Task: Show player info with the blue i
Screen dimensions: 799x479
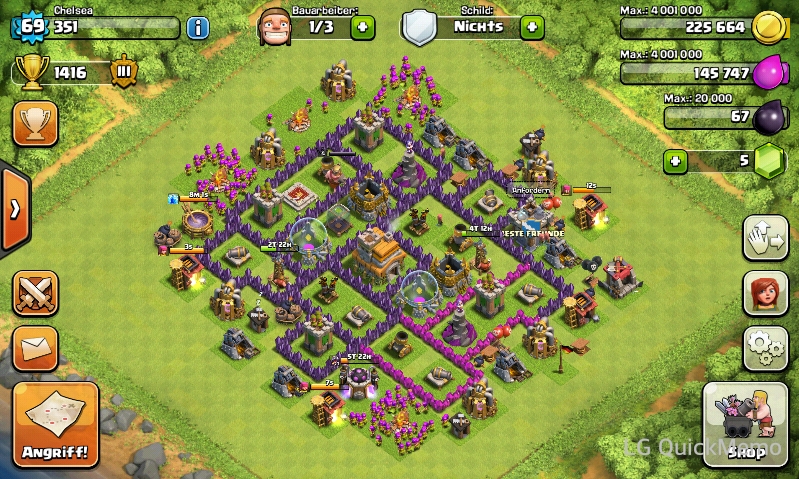Action: tap(198, 27)
